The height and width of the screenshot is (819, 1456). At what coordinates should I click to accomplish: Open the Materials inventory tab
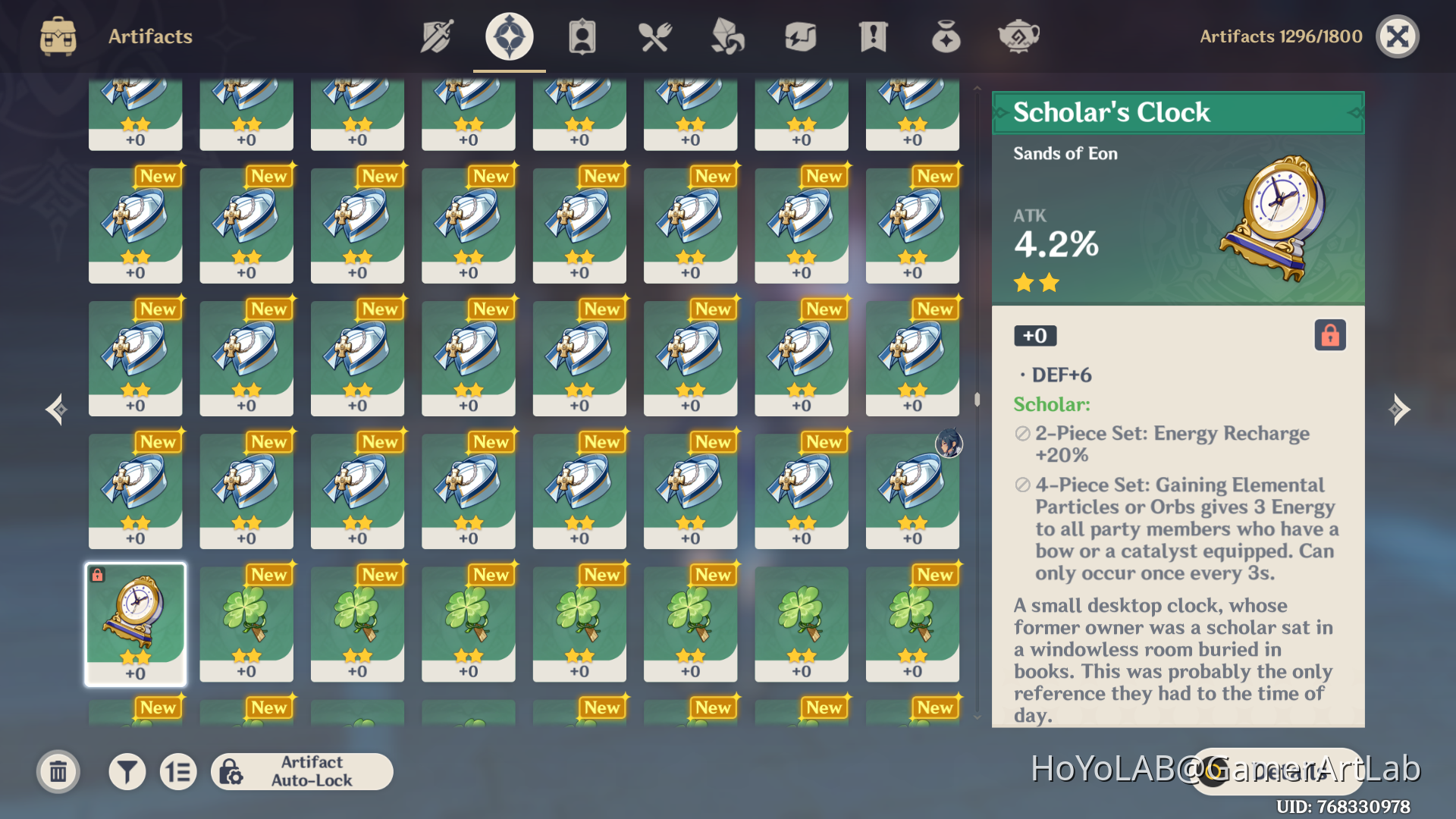[x=726, y=36]
